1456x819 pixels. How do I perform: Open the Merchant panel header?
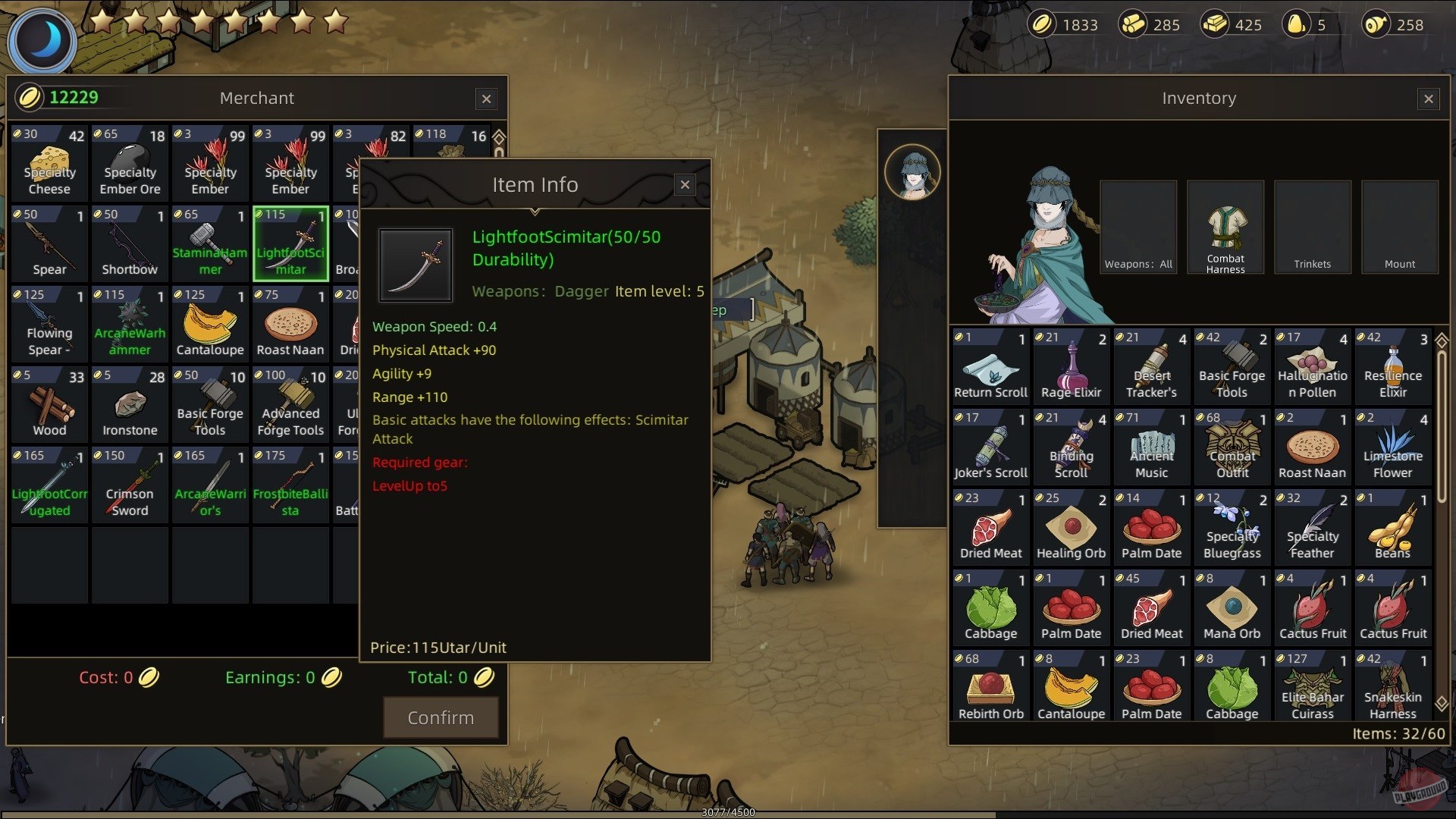pyautogui.click(x=257, y=98)
